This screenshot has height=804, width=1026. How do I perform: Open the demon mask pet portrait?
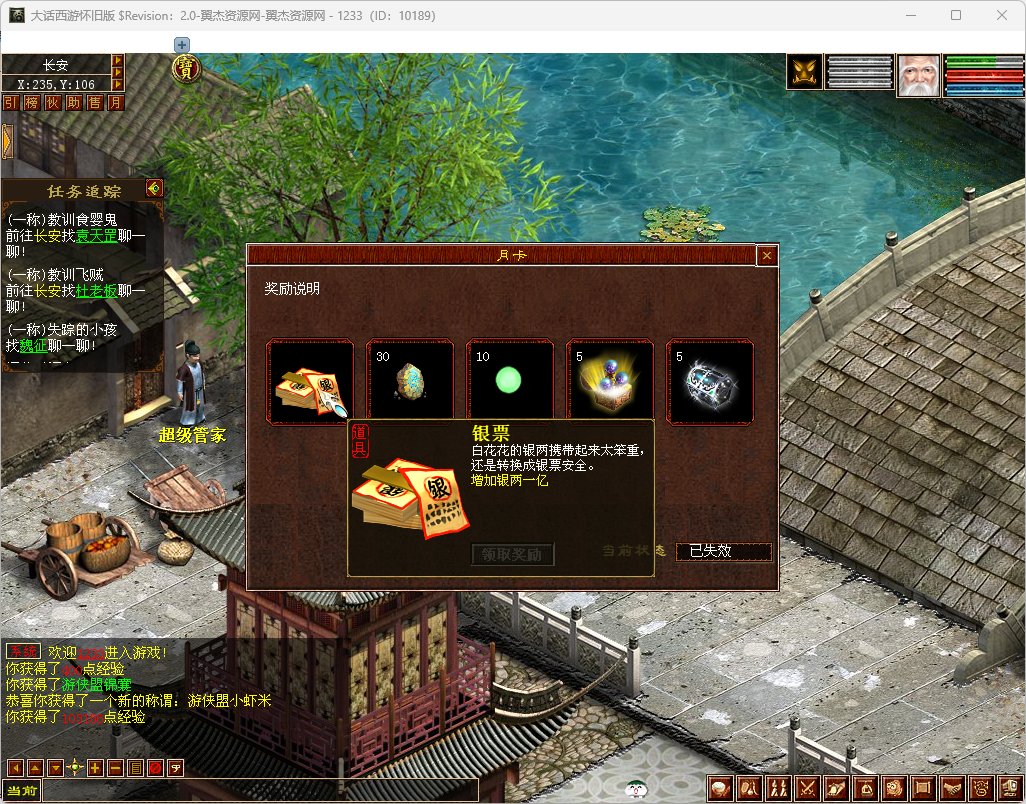tap(805, 72)
